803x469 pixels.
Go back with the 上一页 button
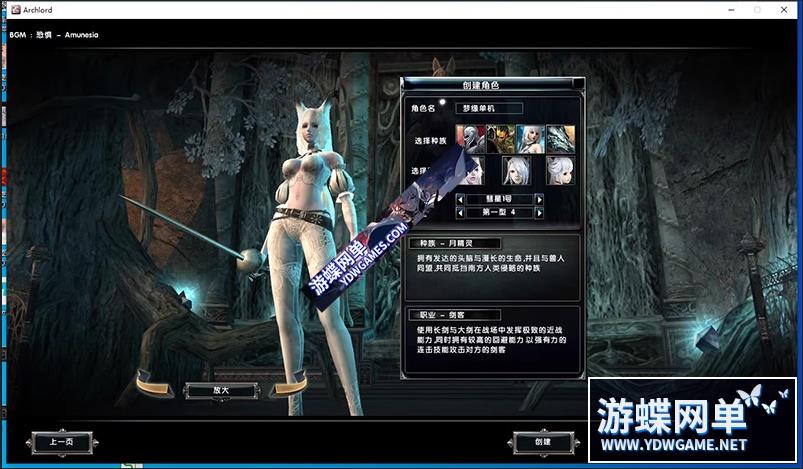[x=61, y=441]
